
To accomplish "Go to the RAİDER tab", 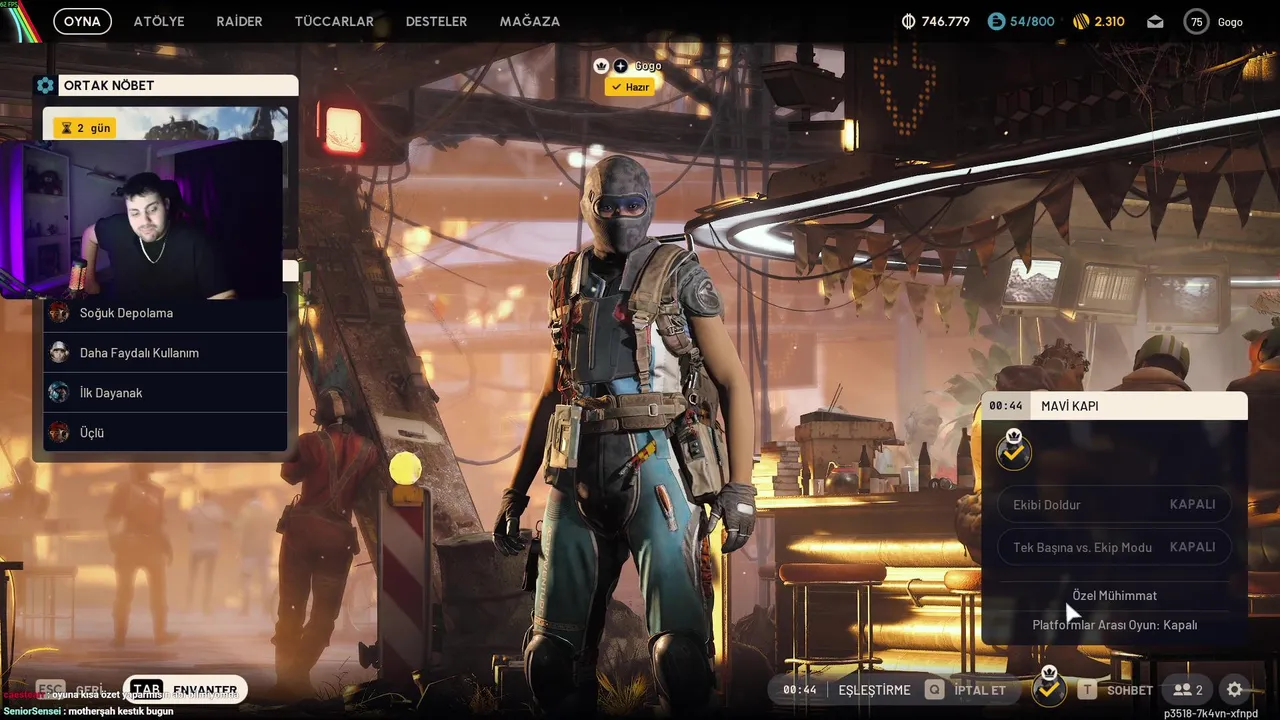I will [x=239, y=21].
